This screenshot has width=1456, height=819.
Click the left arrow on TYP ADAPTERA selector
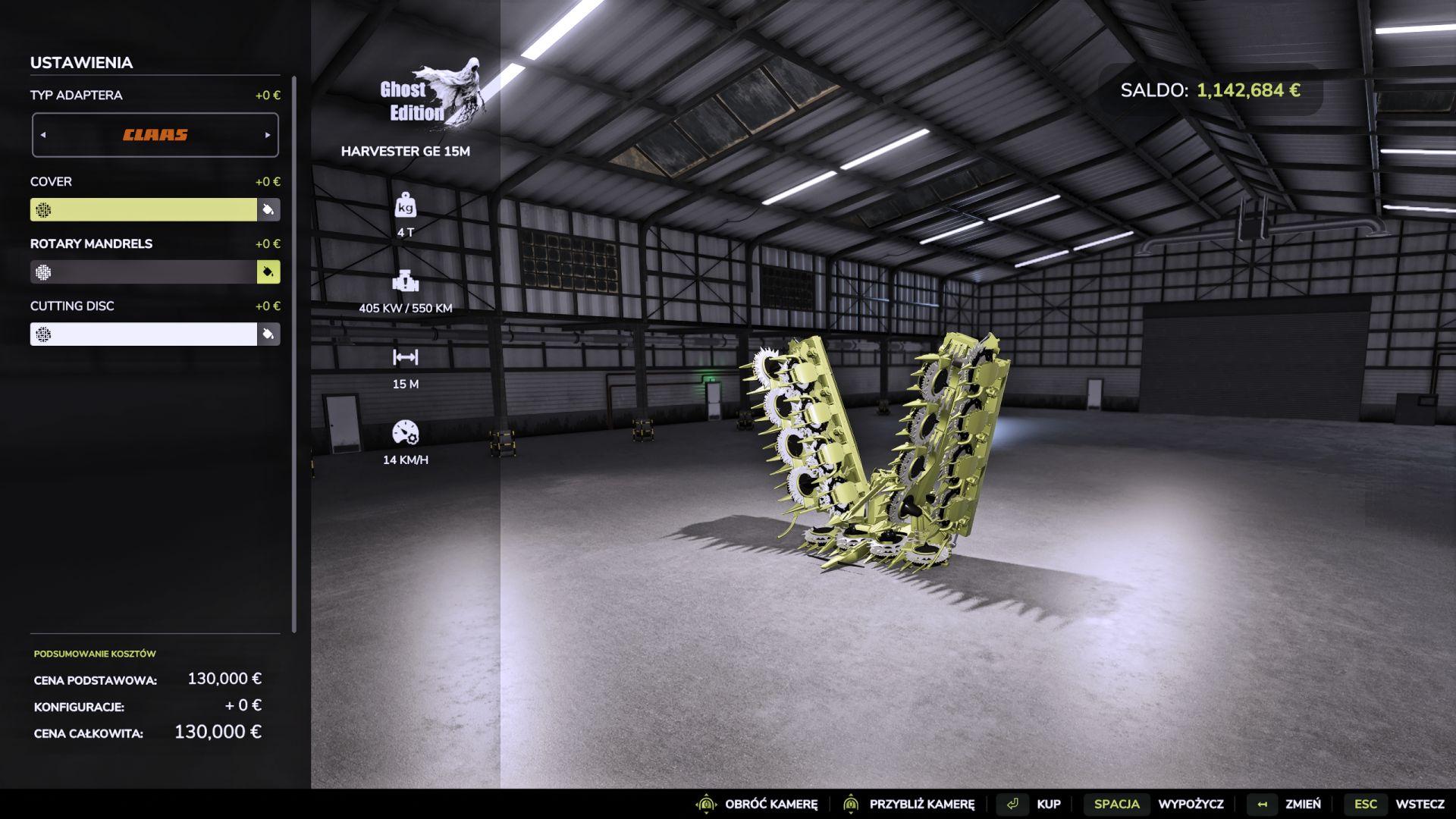[x=43, y=134]
